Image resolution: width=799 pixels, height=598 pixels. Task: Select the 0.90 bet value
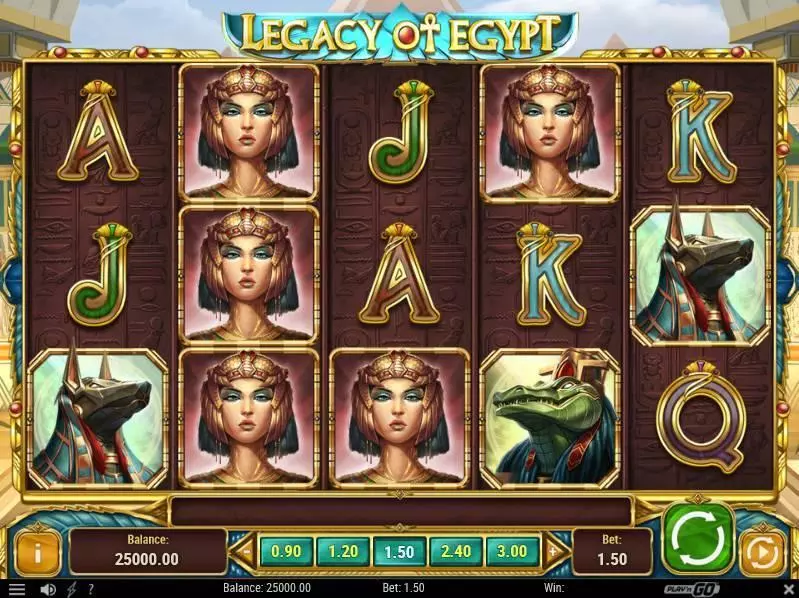[286, 550]
